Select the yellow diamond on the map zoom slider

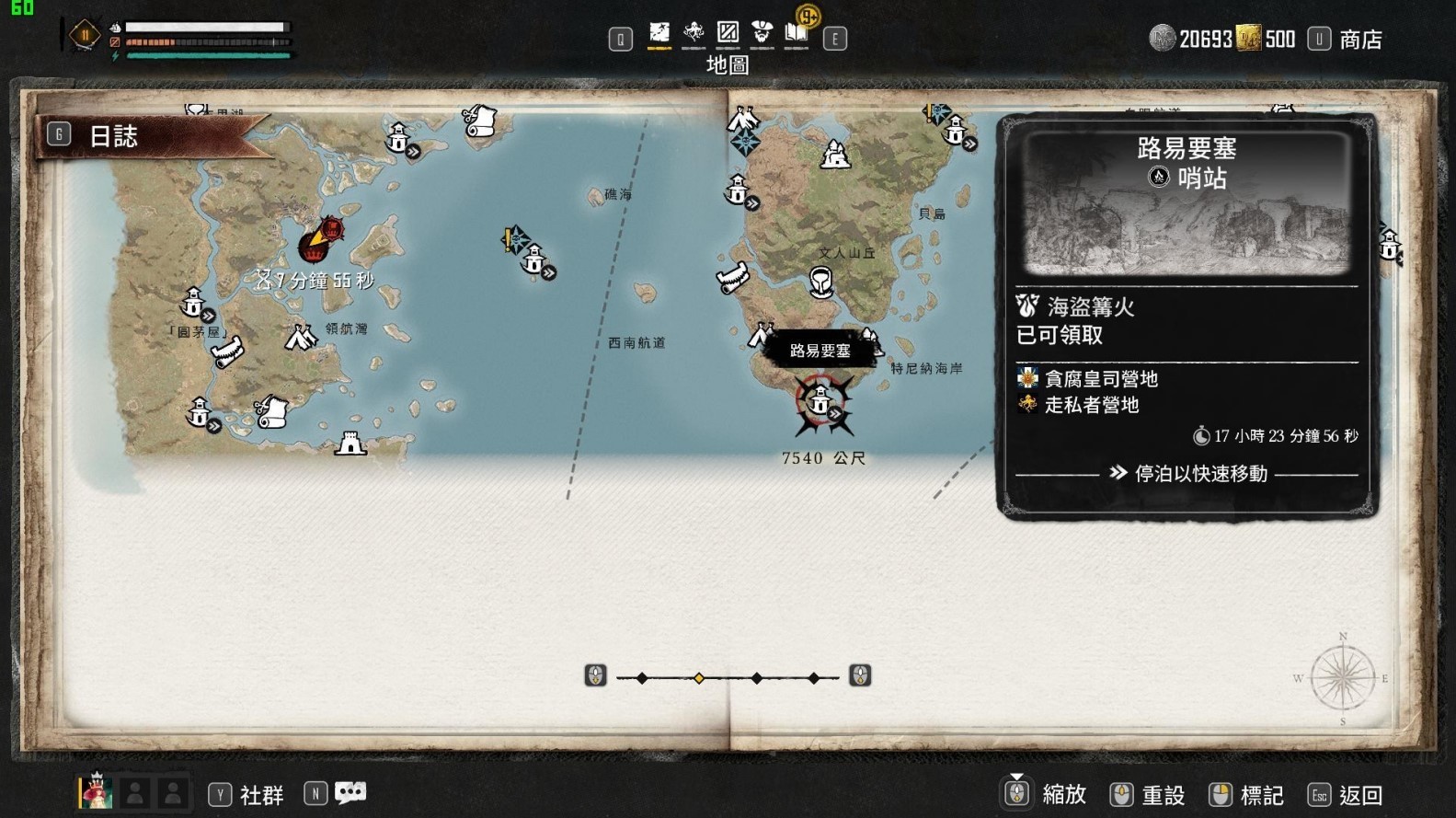point(700,676)
